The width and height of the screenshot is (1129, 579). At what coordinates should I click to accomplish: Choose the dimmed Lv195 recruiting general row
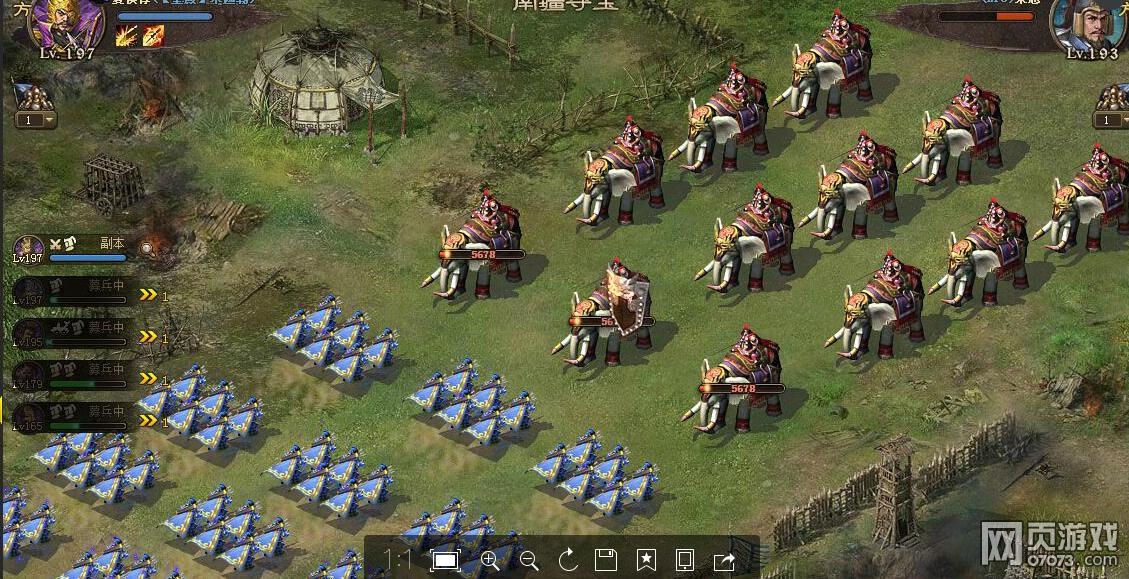point(70,333)
